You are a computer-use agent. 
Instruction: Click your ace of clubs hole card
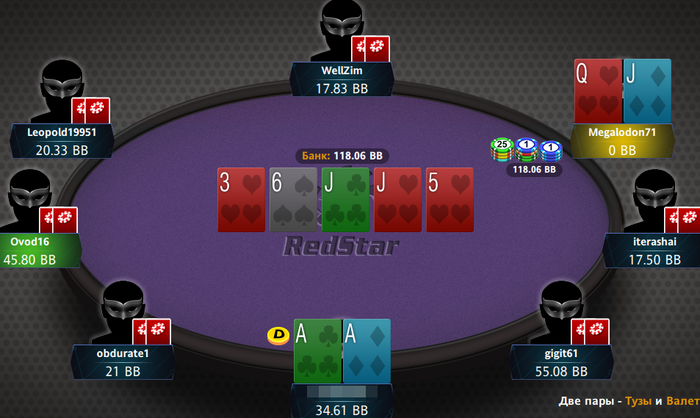point(317,351)
